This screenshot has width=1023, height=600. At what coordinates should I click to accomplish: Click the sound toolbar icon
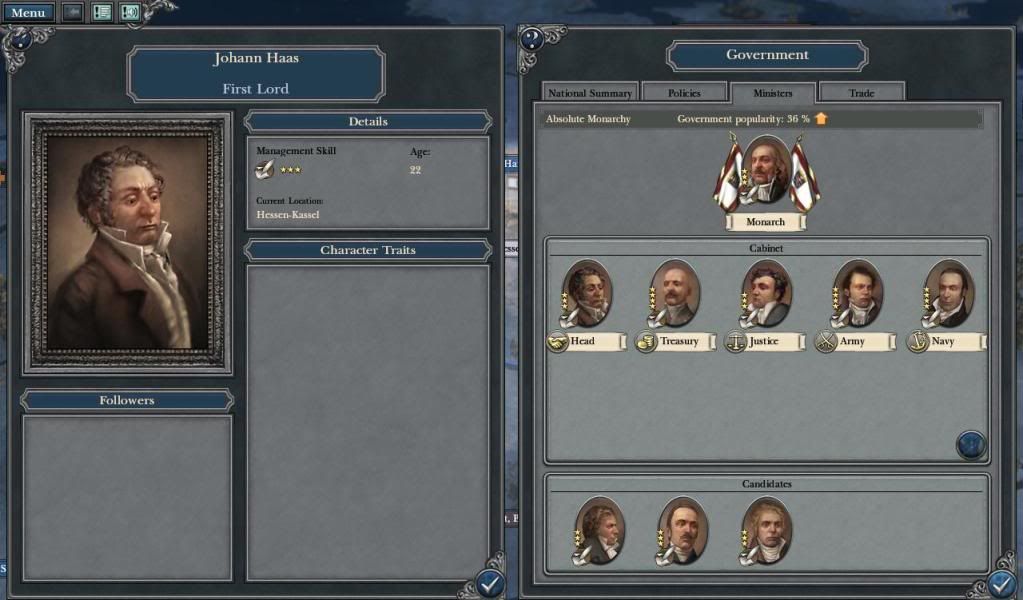tap(130, 13)
